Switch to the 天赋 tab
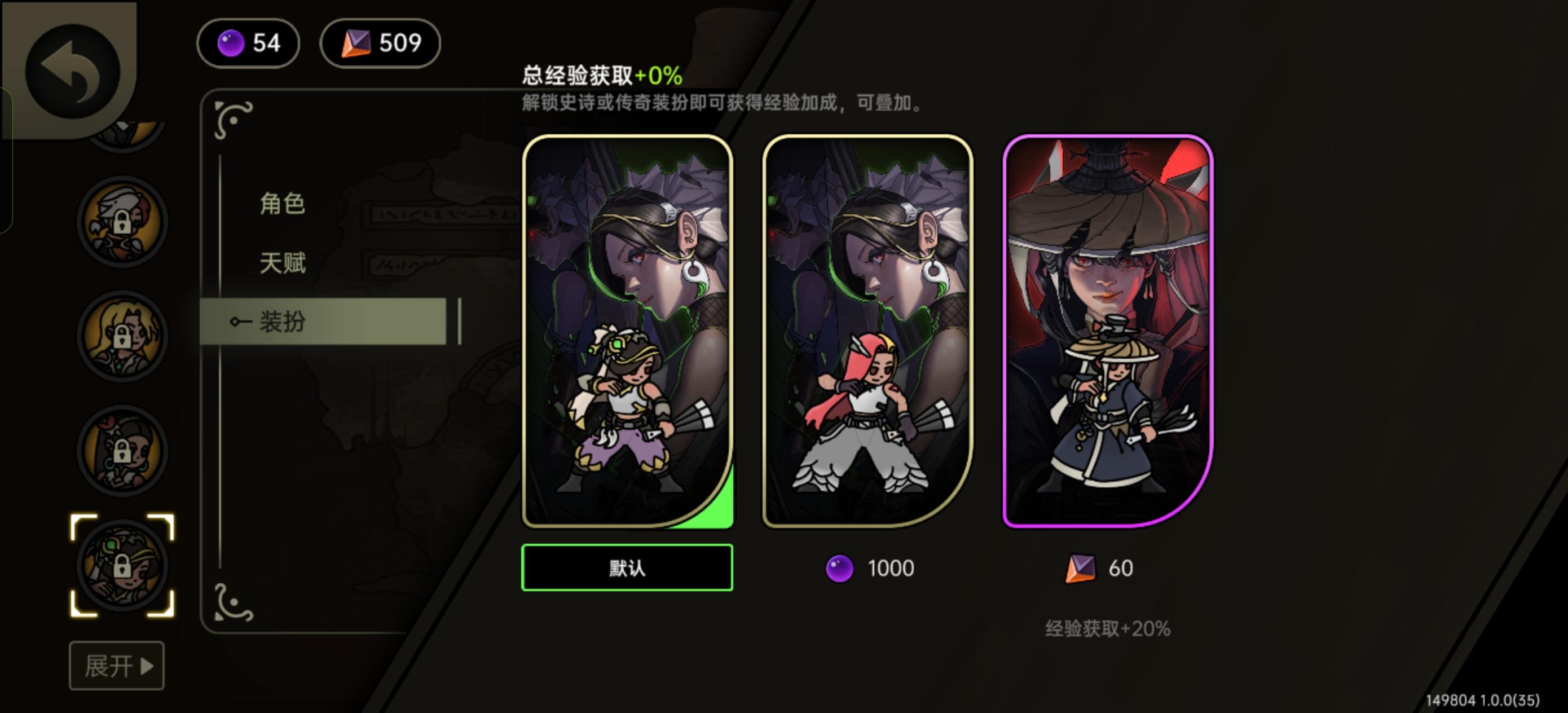 284,263
